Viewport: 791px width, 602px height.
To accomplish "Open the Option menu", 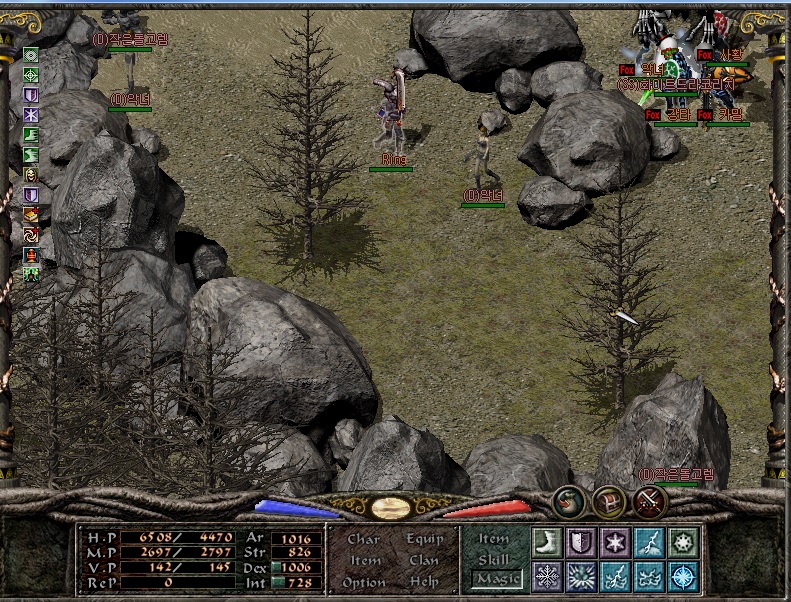I will coord(363,582).
